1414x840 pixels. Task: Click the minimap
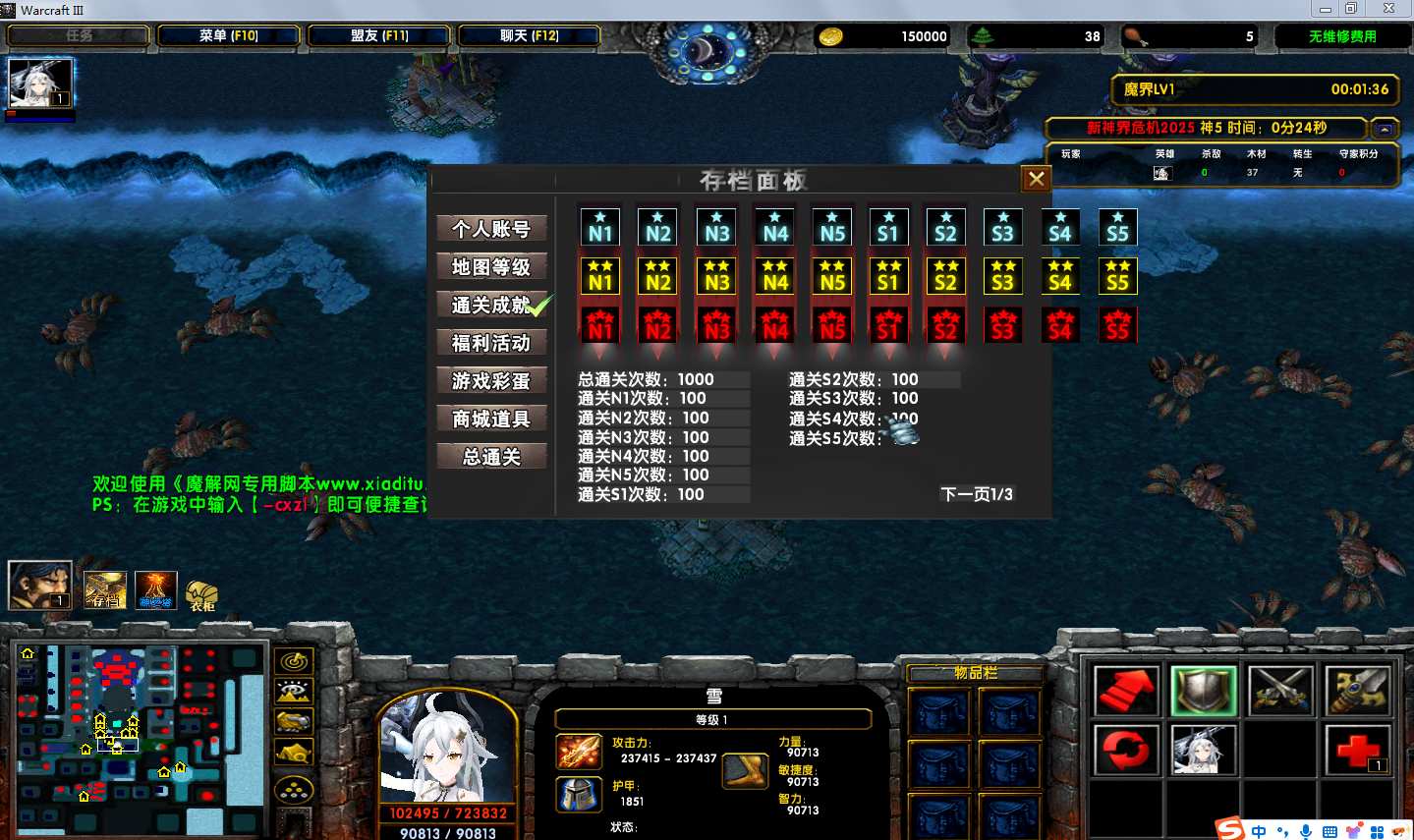point(138,737)
